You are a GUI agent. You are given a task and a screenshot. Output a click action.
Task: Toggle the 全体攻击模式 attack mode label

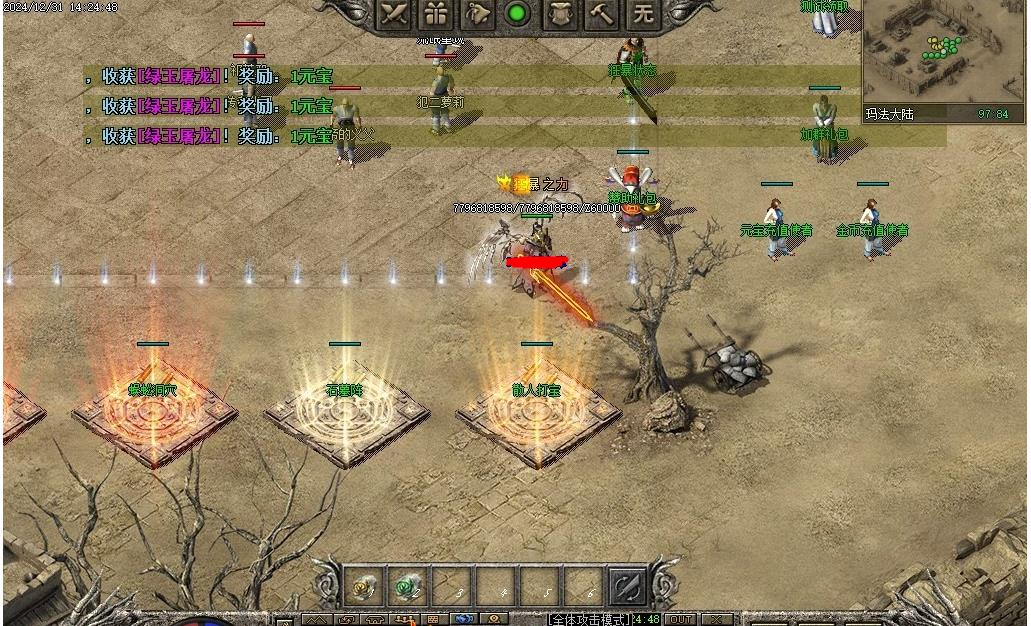pyautogui.click(x=590, y=620)
